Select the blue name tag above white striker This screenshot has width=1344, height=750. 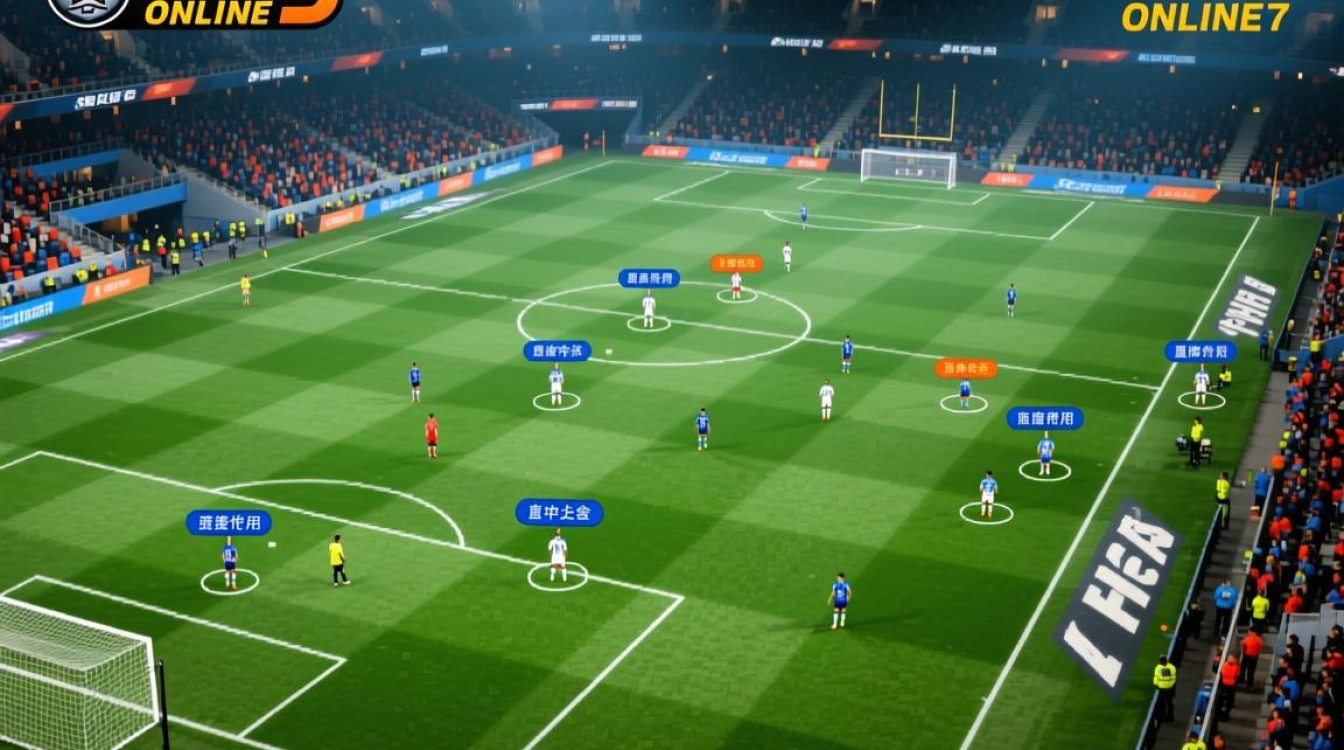pyautogui.click(x=648, y=280)
